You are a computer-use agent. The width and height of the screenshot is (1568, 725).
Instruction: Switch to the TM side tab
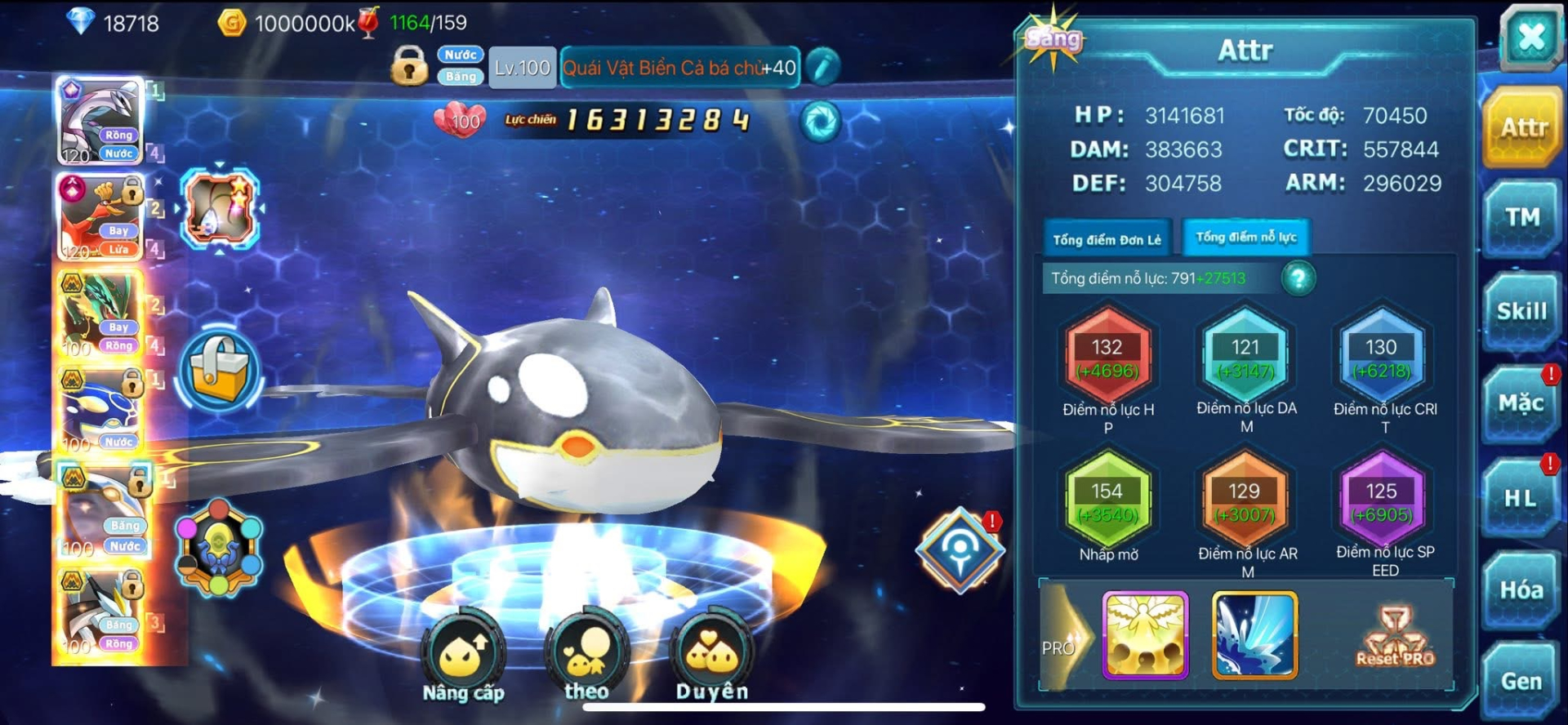pyautogui.click(x=1522, y=218)
